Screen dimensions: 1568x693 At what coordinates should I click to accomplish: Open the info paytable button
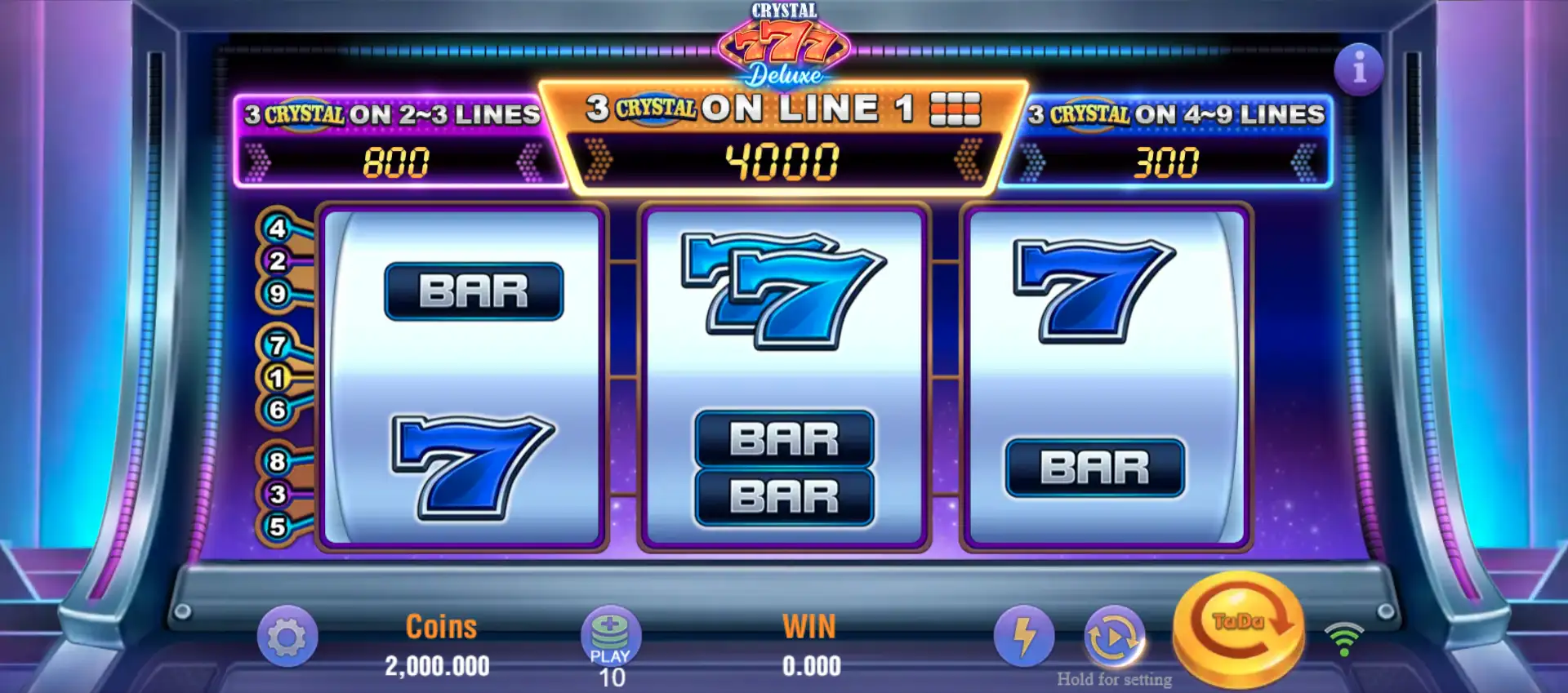click(x=1358, y=69)
